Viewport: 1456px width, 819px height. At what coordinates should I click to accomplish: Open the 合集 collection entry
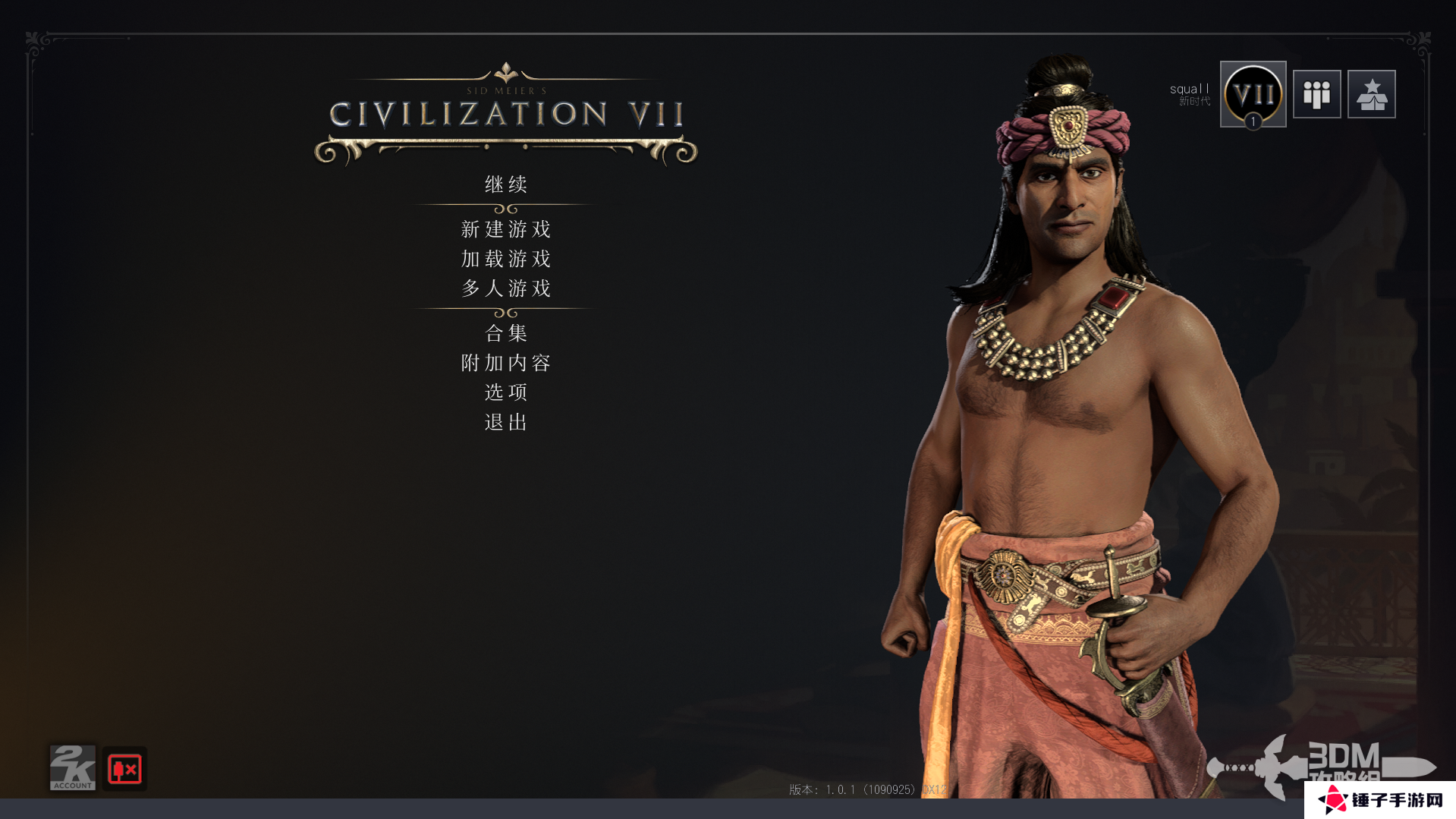pyautogui.click(x=506, y=333)
